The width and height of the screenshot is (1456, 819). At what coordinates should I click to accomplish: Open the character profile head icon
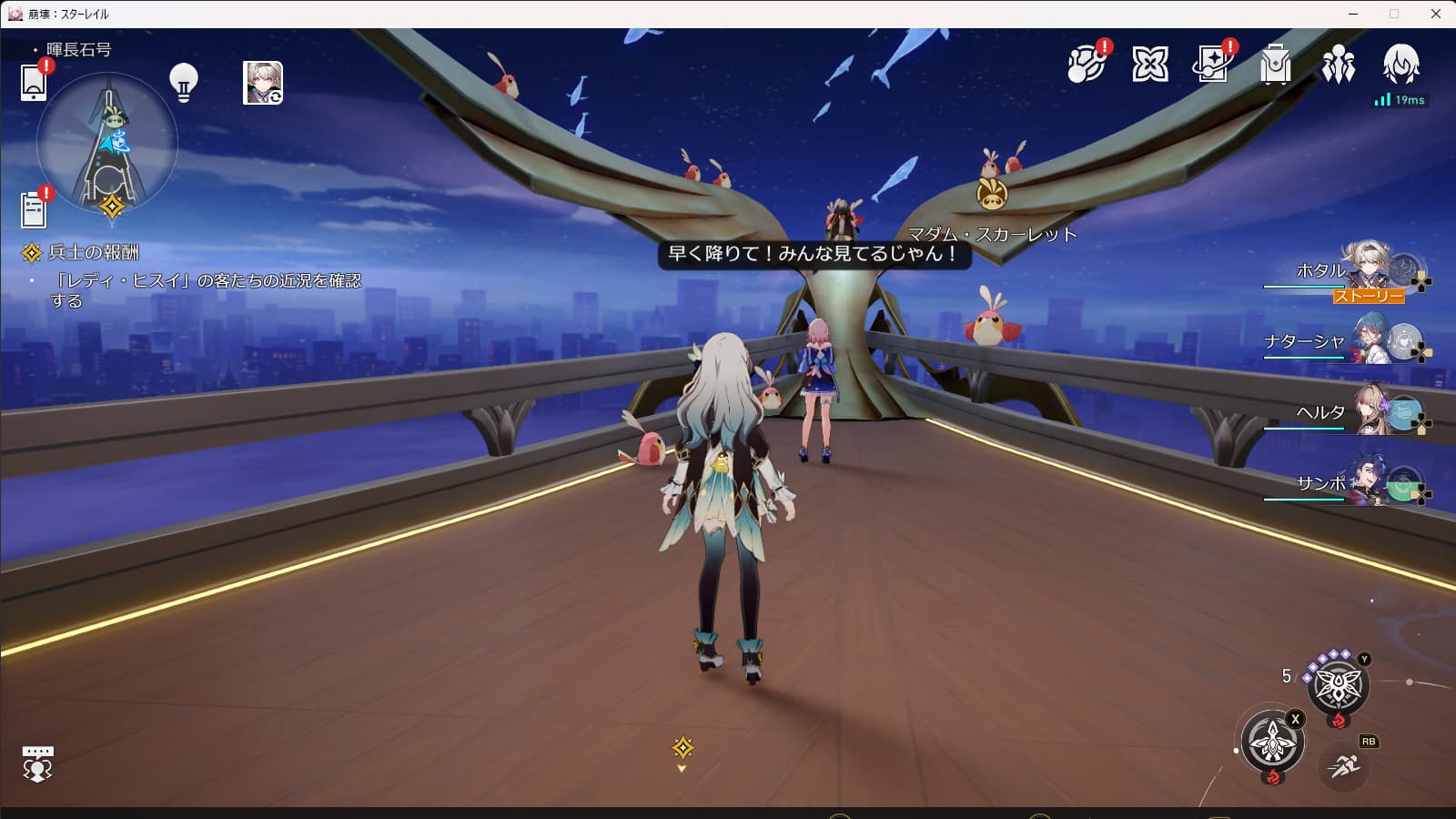click(1400, 64)
